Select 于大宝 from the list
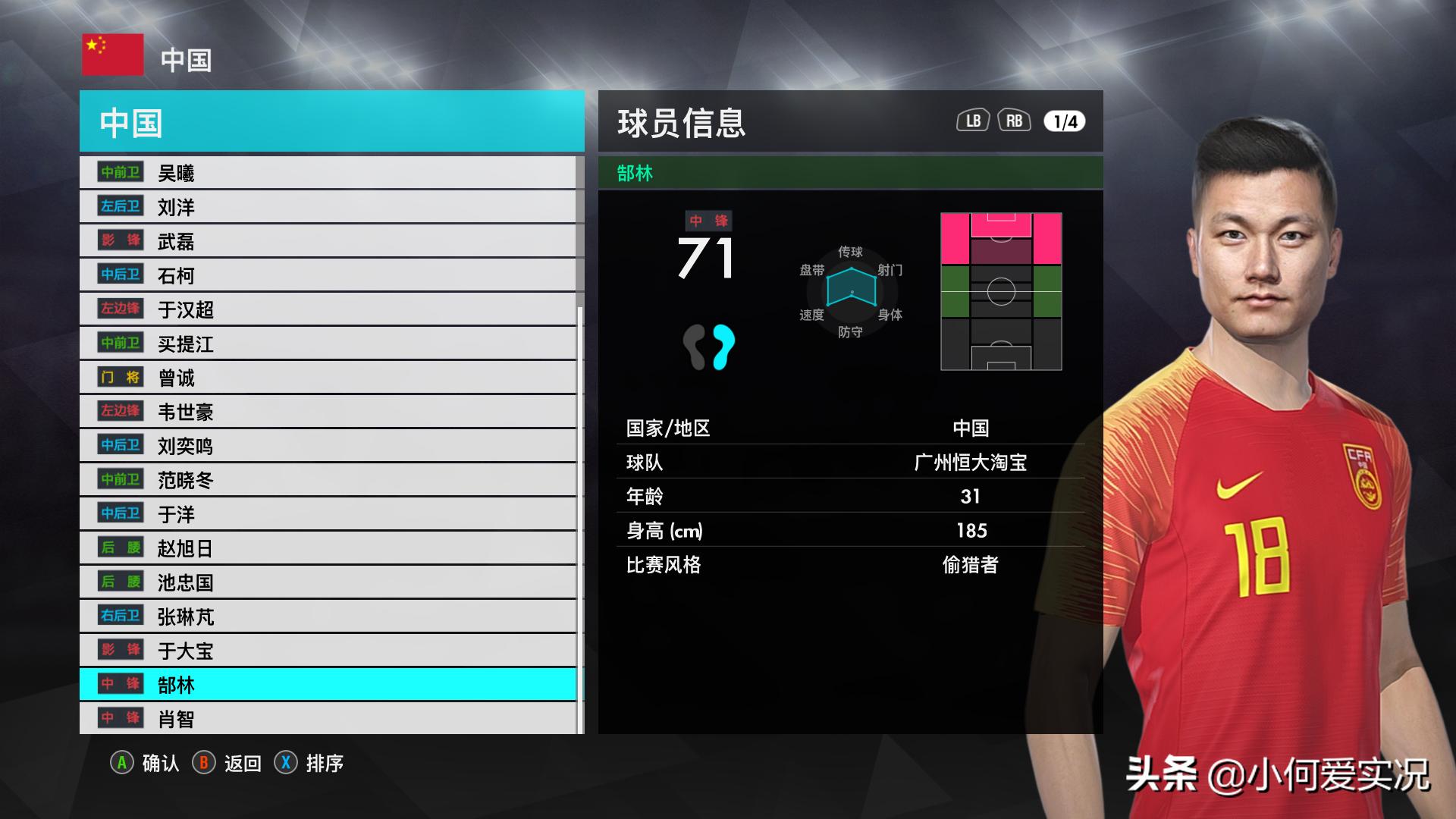This screenshot has width=1456, height=819. point(328,651)
